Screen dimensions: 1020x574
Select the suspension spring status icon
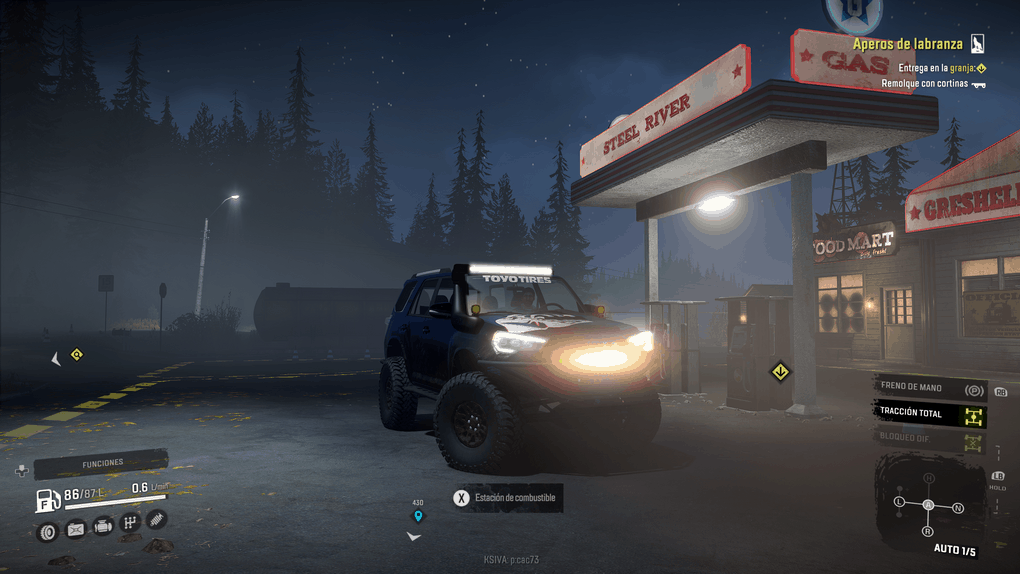(156, 519)
